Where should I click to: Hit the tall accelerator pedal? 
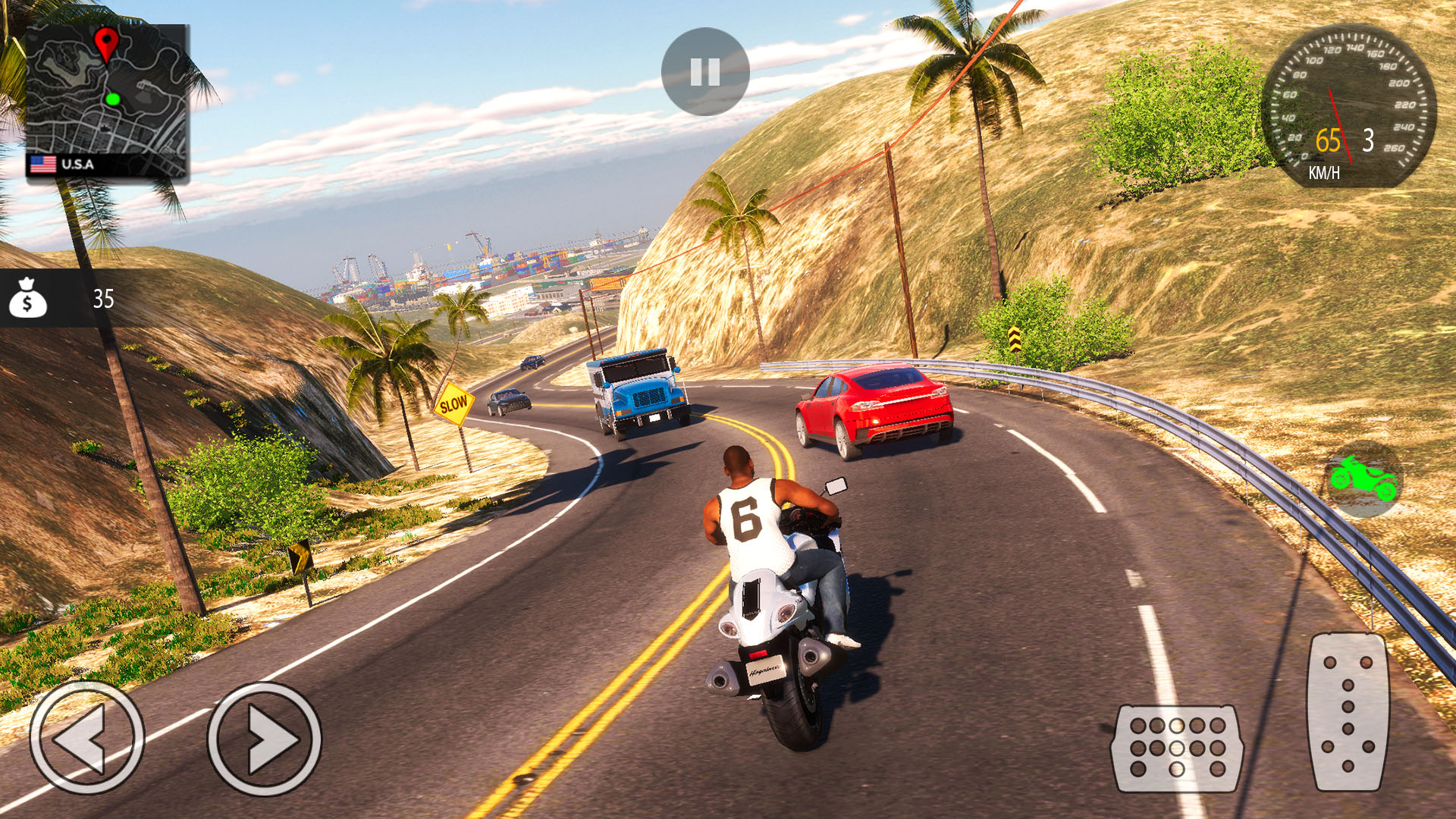point(1348,711)
